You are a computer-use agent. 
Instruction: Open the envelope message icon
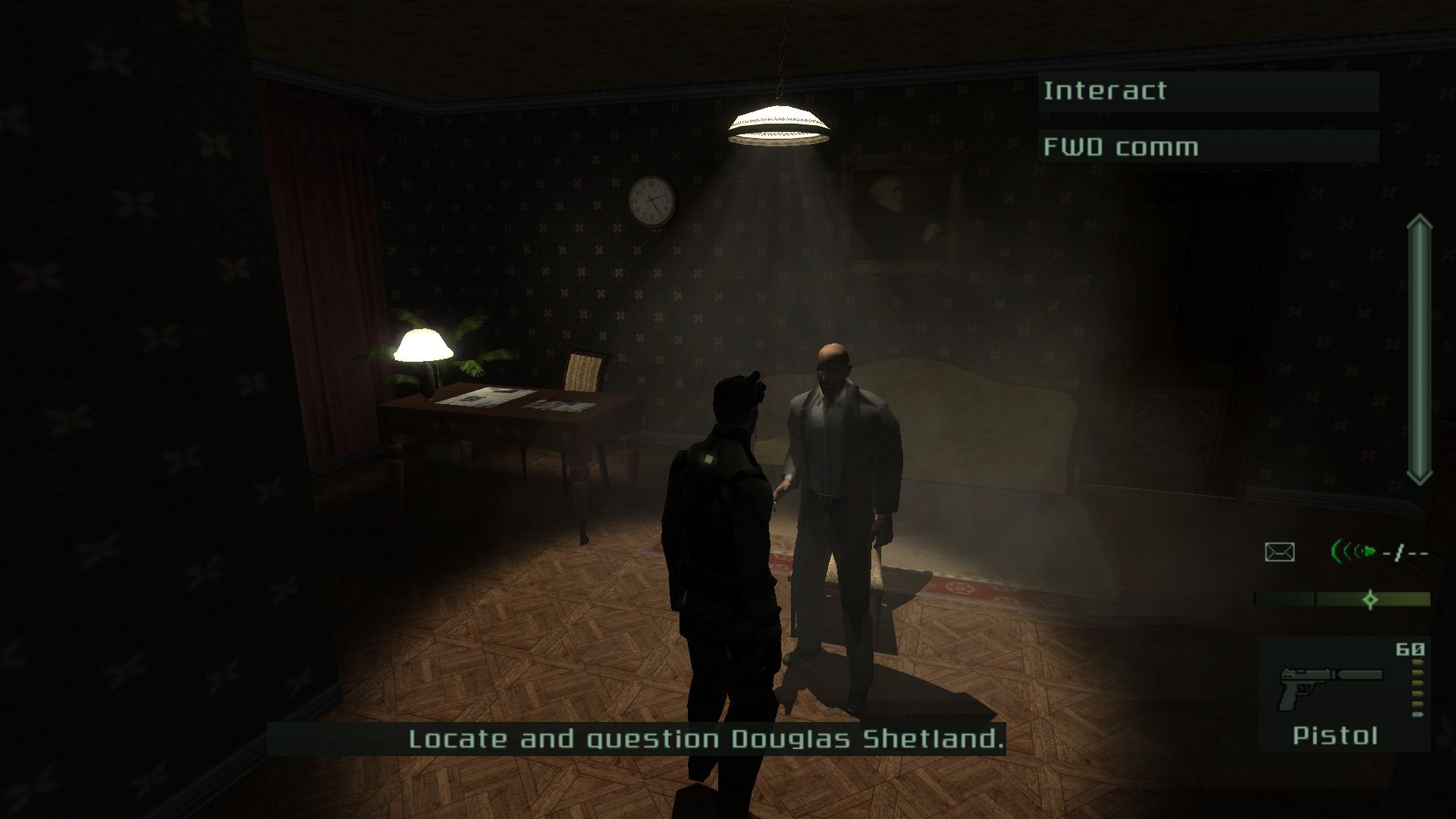click(x=1279, y=552)
